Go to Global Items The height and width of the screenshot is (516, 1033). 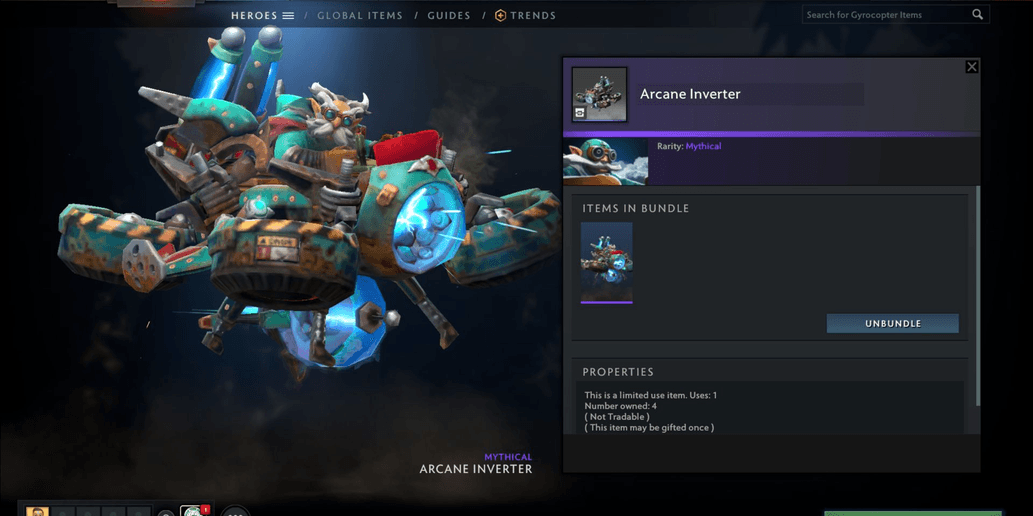360,16
